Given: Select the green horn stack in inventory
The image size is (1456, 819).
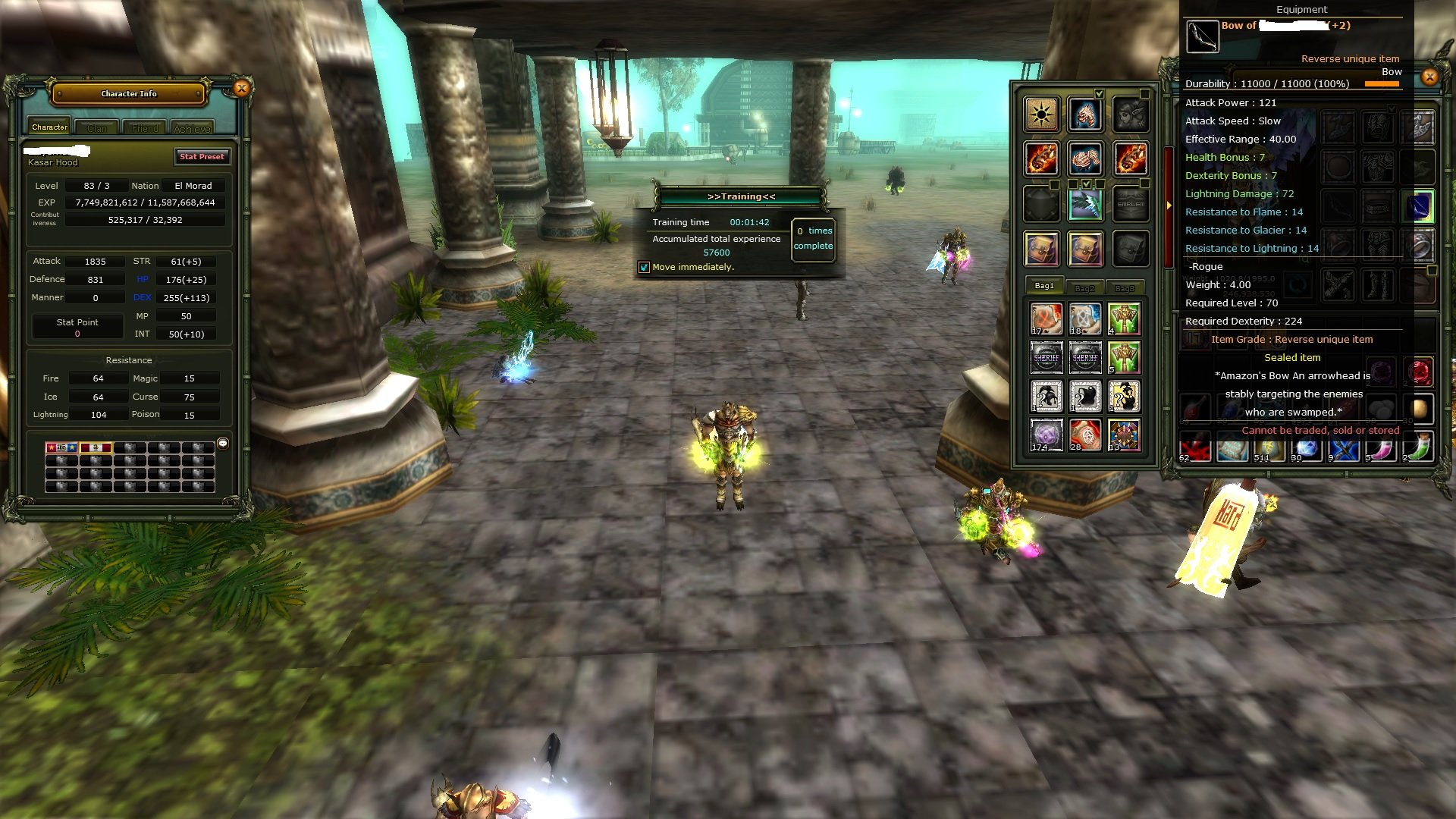Looking at the screenshot, I should point(1419,448).
